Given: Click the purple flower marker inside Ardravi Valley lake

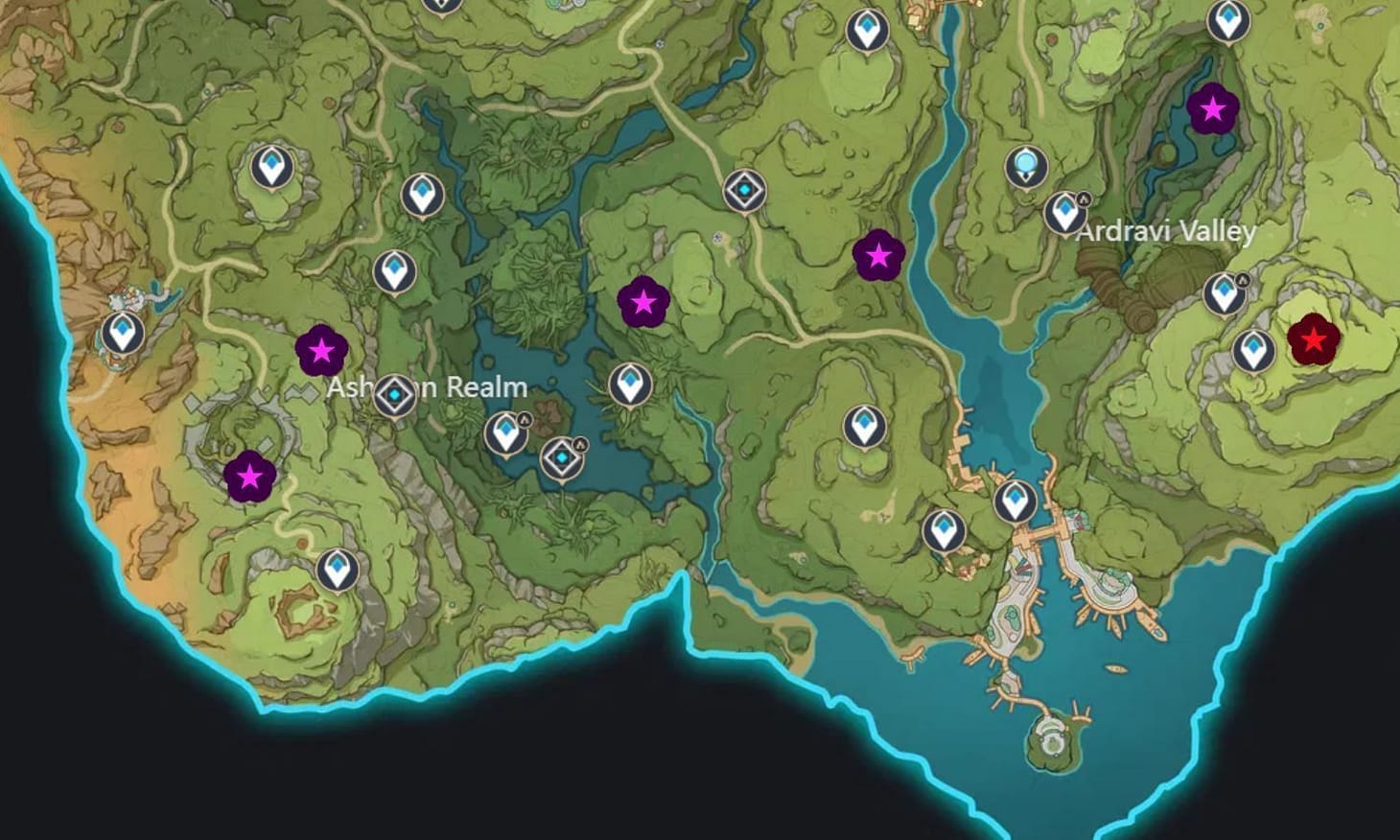Looking at the screenshot, I should 1214,108.
